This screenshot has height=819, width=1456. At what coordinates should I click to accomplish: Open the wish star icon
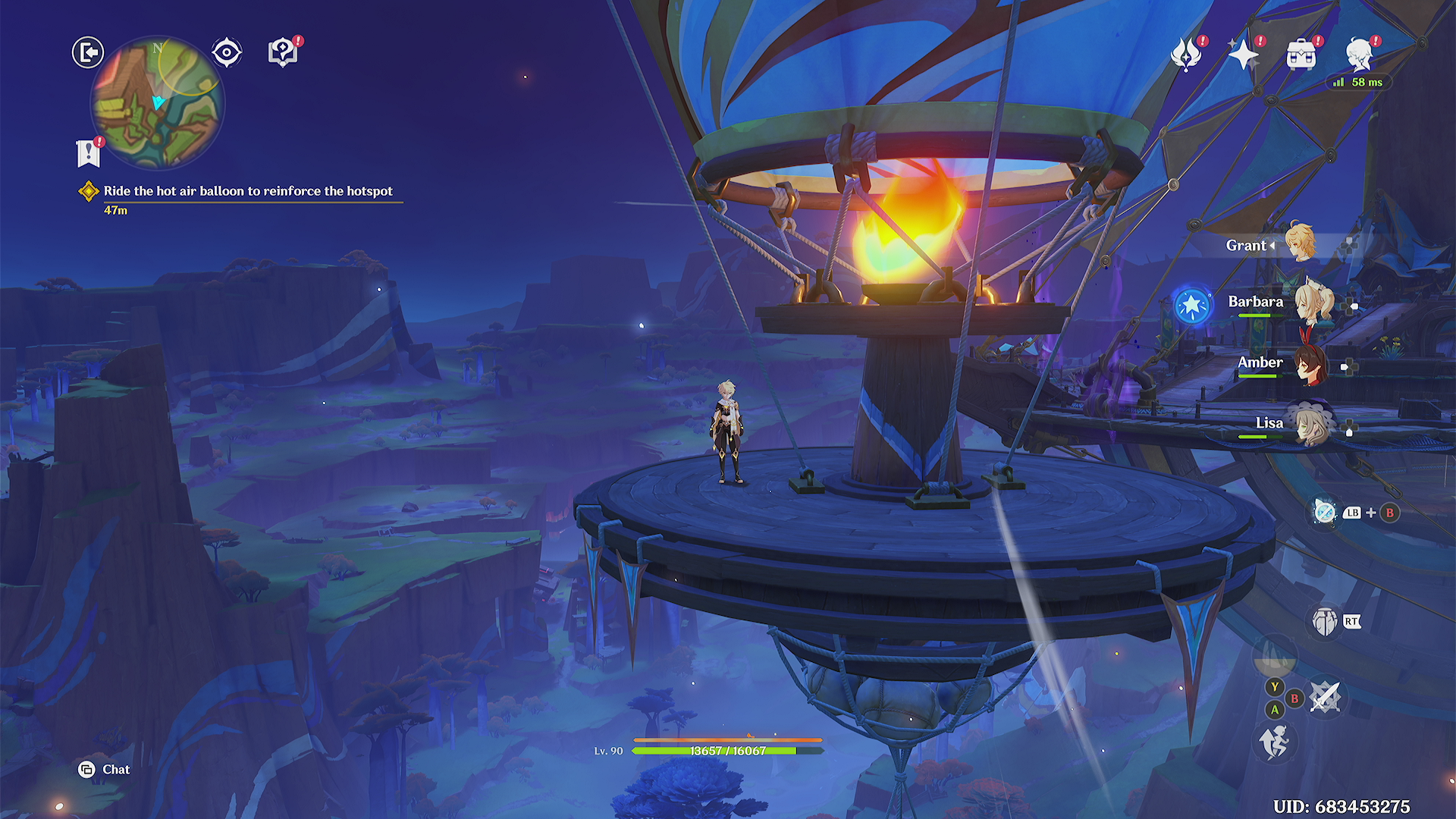(x=1243, y=55)
